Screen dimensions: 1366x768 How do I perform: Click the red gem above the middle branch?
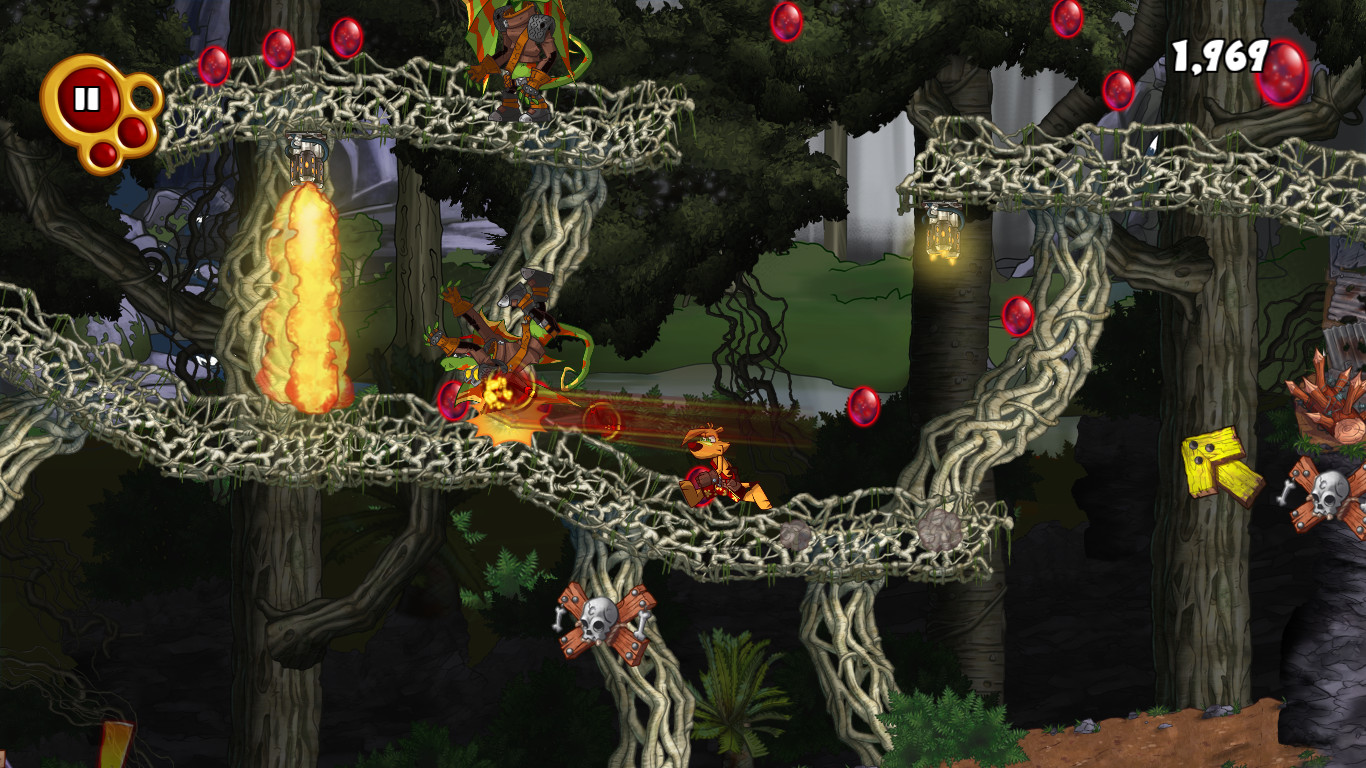pos(862,408)
